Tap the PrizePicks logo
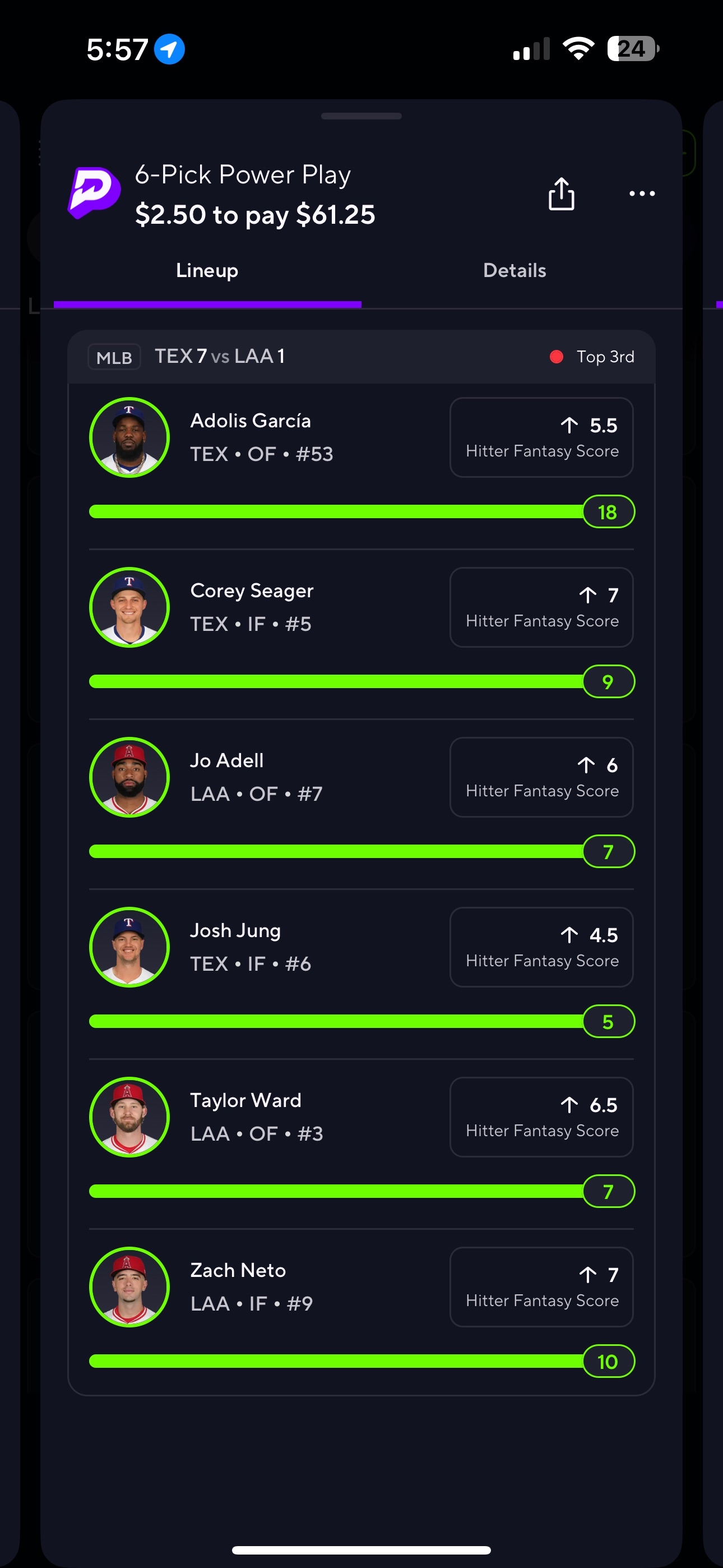 click(94, 193)
